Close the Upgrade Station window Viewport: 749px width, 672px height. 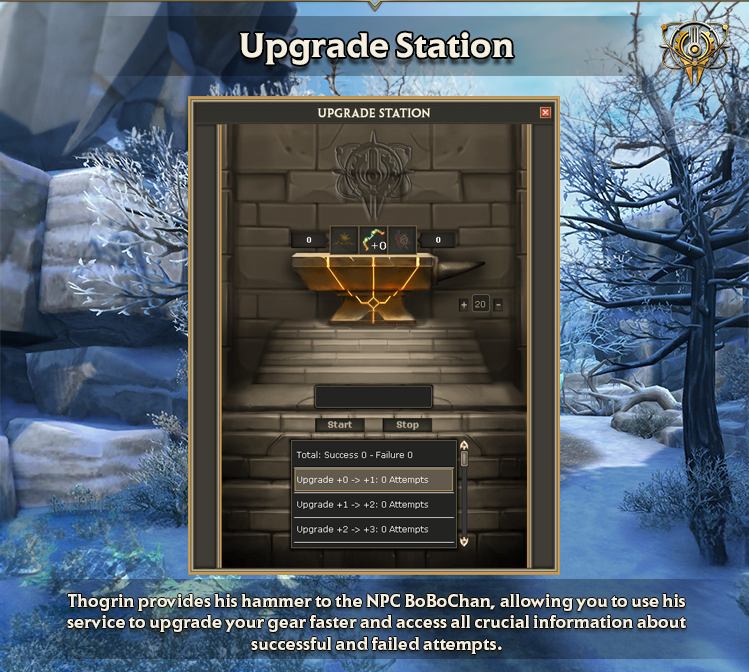pos(545,113)
